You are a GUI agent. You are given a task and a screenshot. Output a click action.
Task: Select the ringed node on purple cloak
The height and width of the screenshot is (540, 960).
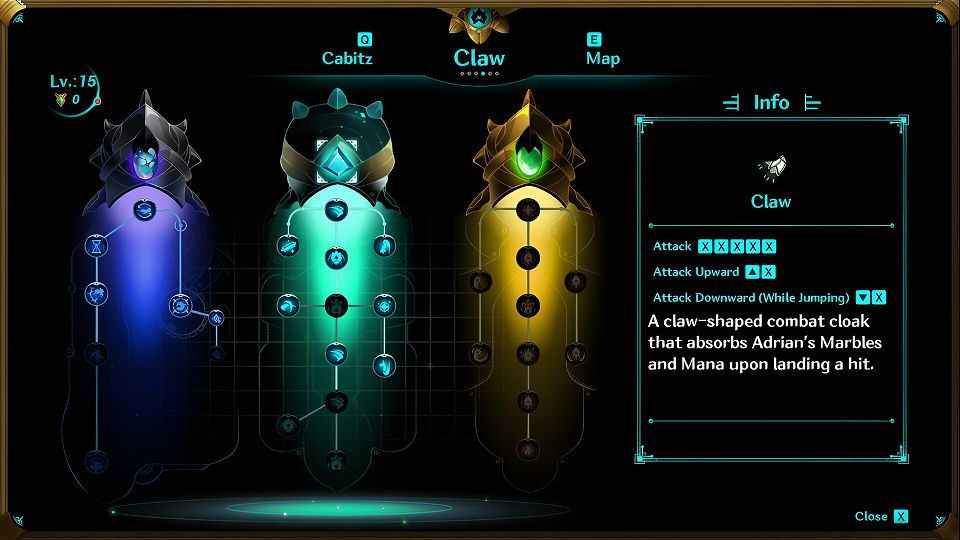click(181, 304)
